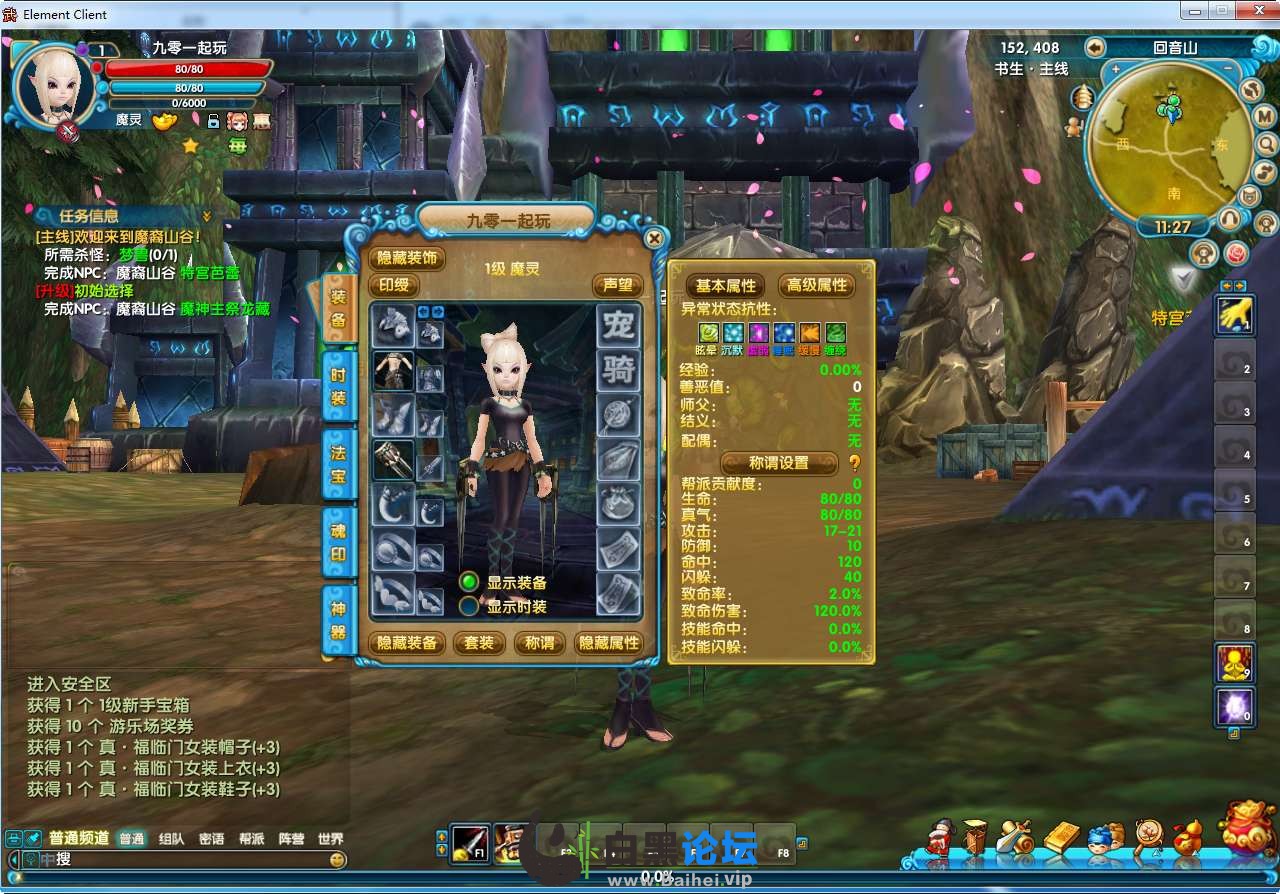Click the 隐藏装饰 button
1280x894 pixels.
[408, 258]
